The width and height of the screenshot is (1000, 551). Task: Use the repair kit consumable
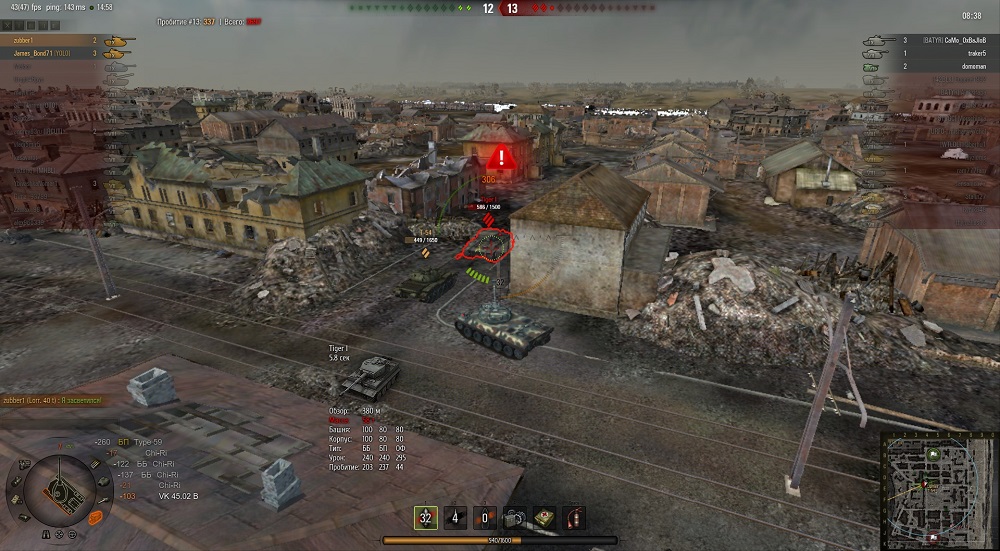pos(515,518)
